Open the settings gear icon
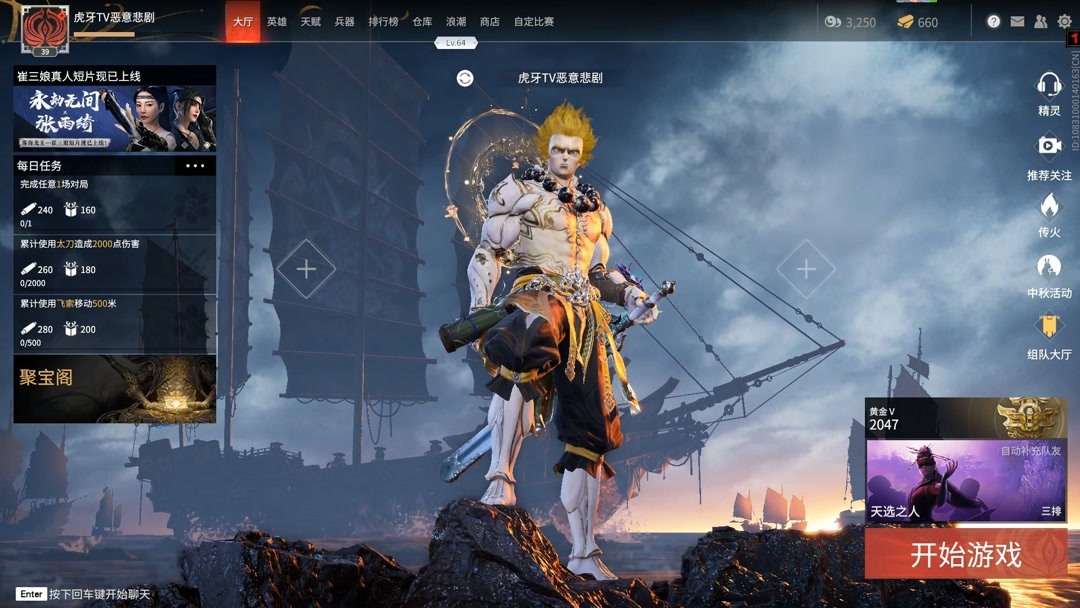The width and height of the screenshot is (1080, 608). click(1064, 21)
